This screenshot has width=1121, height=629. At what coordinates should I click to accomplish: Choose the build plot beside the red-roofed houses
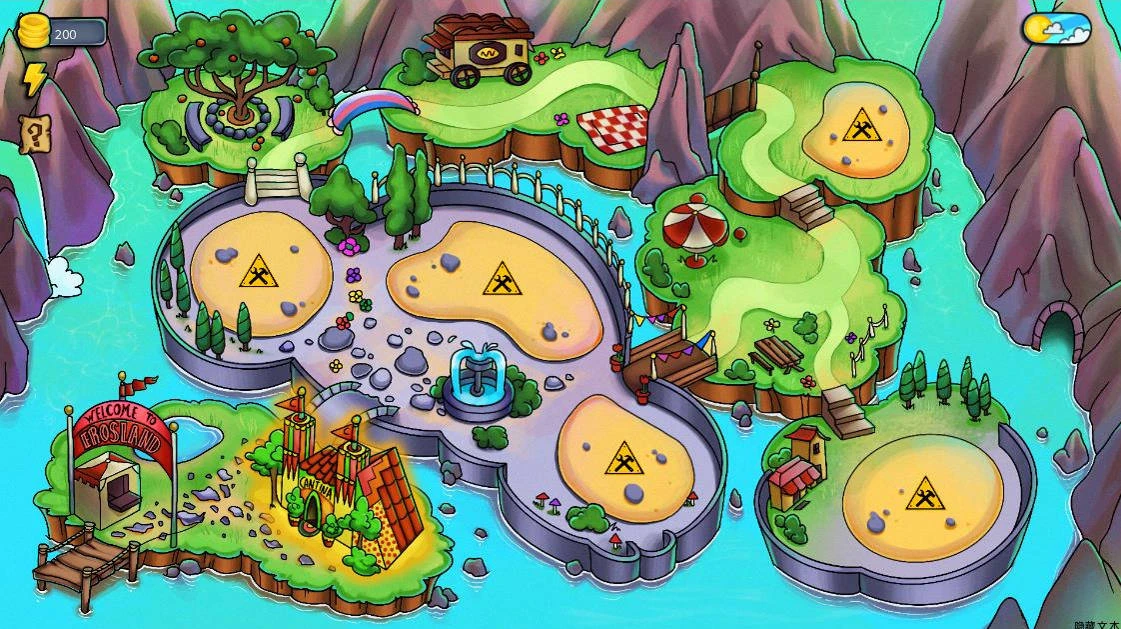point(924,495)
